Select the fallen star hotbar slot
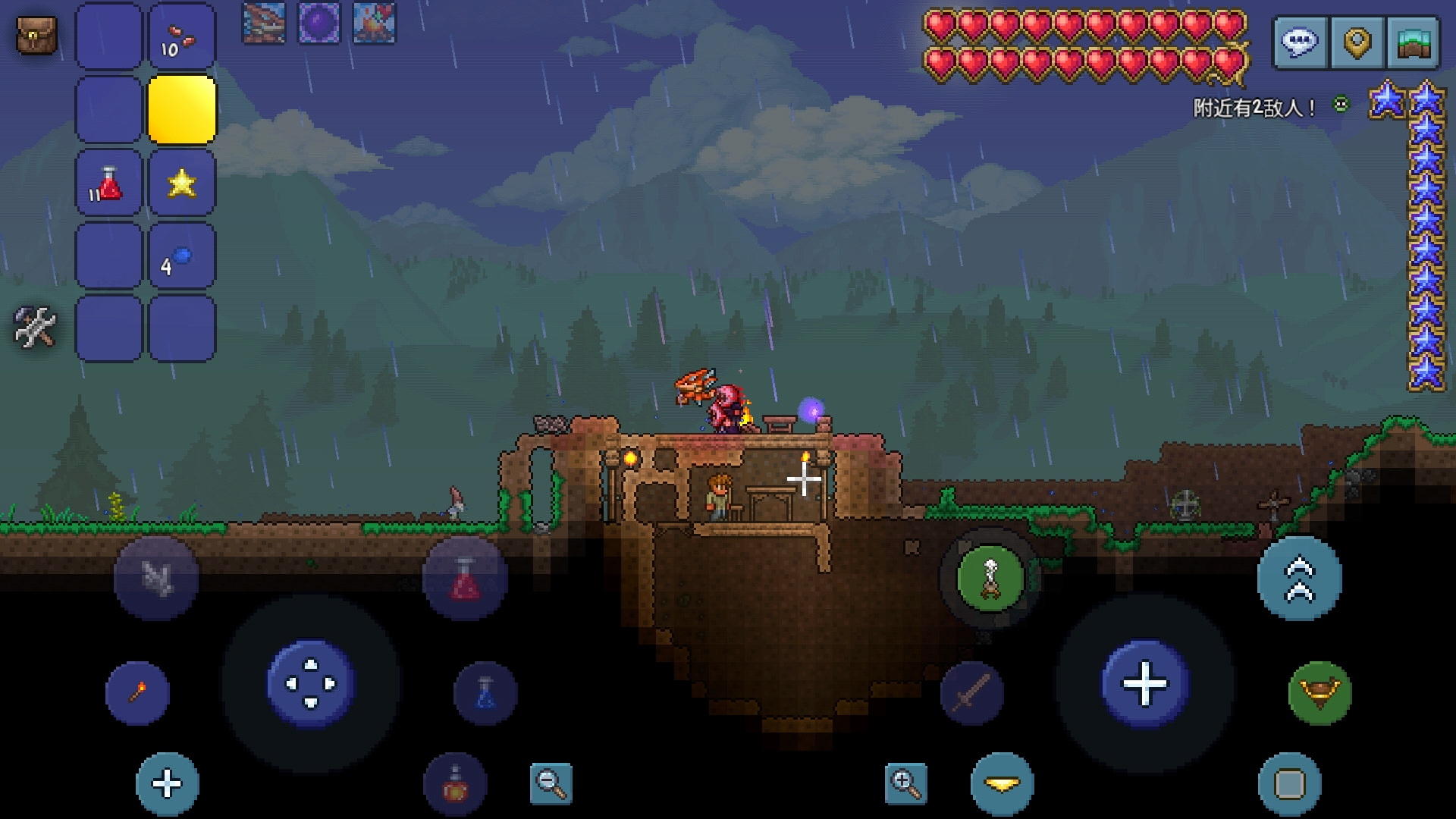 (x=182, y=183)
